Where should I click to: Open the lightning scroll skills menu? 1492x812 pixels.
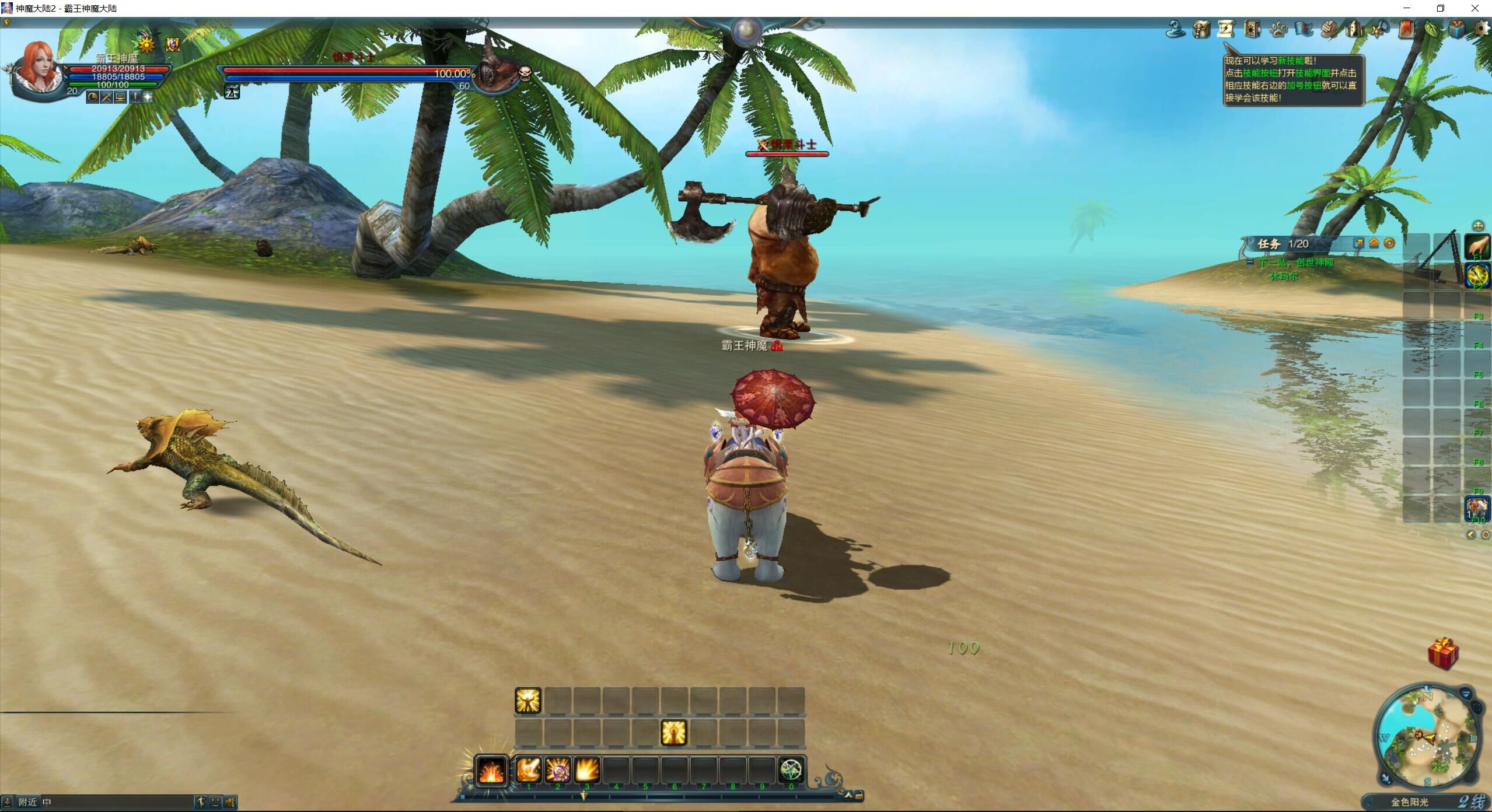[x=1227, y=29]
